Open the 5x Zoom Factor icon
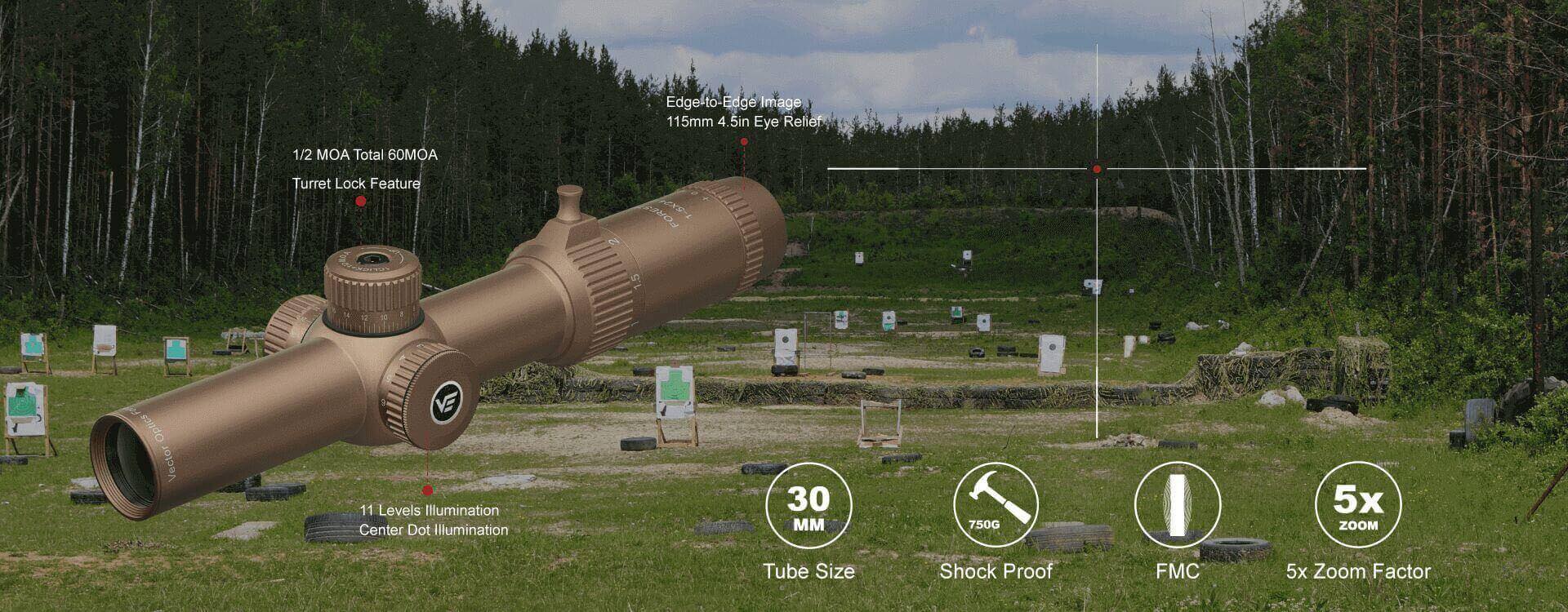This screenshot has height=612, width=1568. click(x=1358, y=505)
